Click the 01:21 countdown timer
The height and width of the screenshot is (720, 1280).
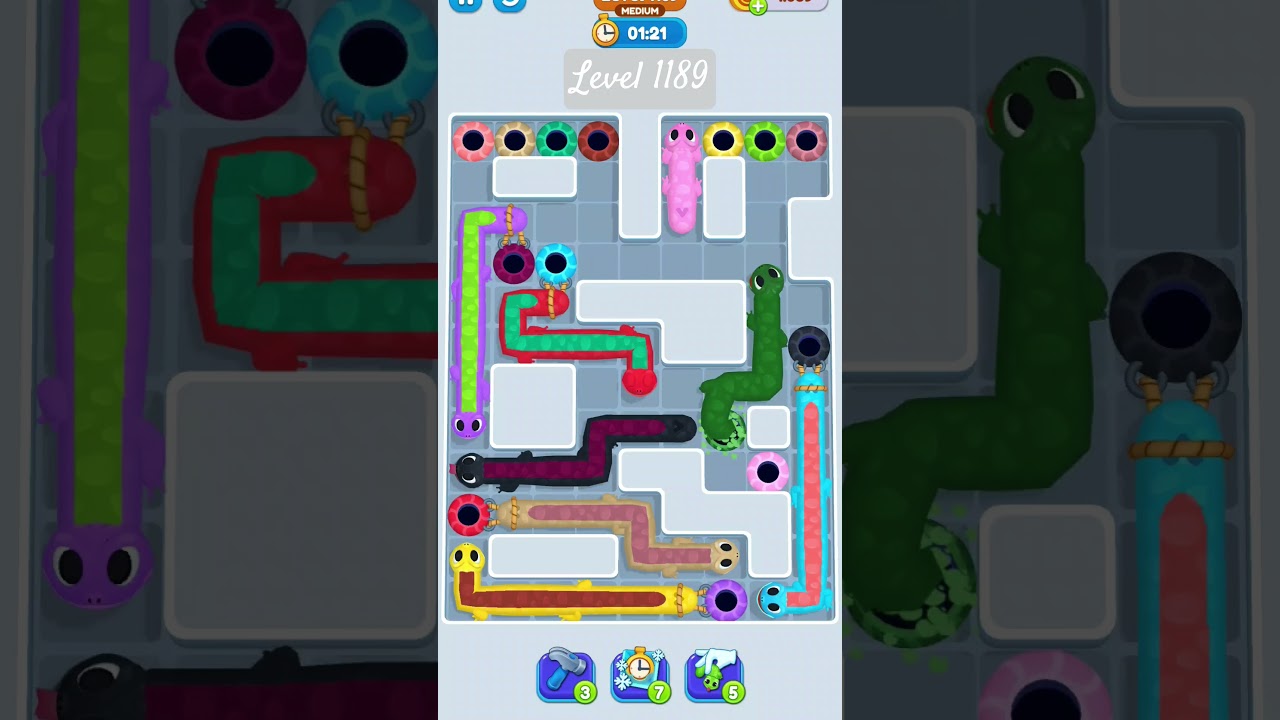pos(650,33)
